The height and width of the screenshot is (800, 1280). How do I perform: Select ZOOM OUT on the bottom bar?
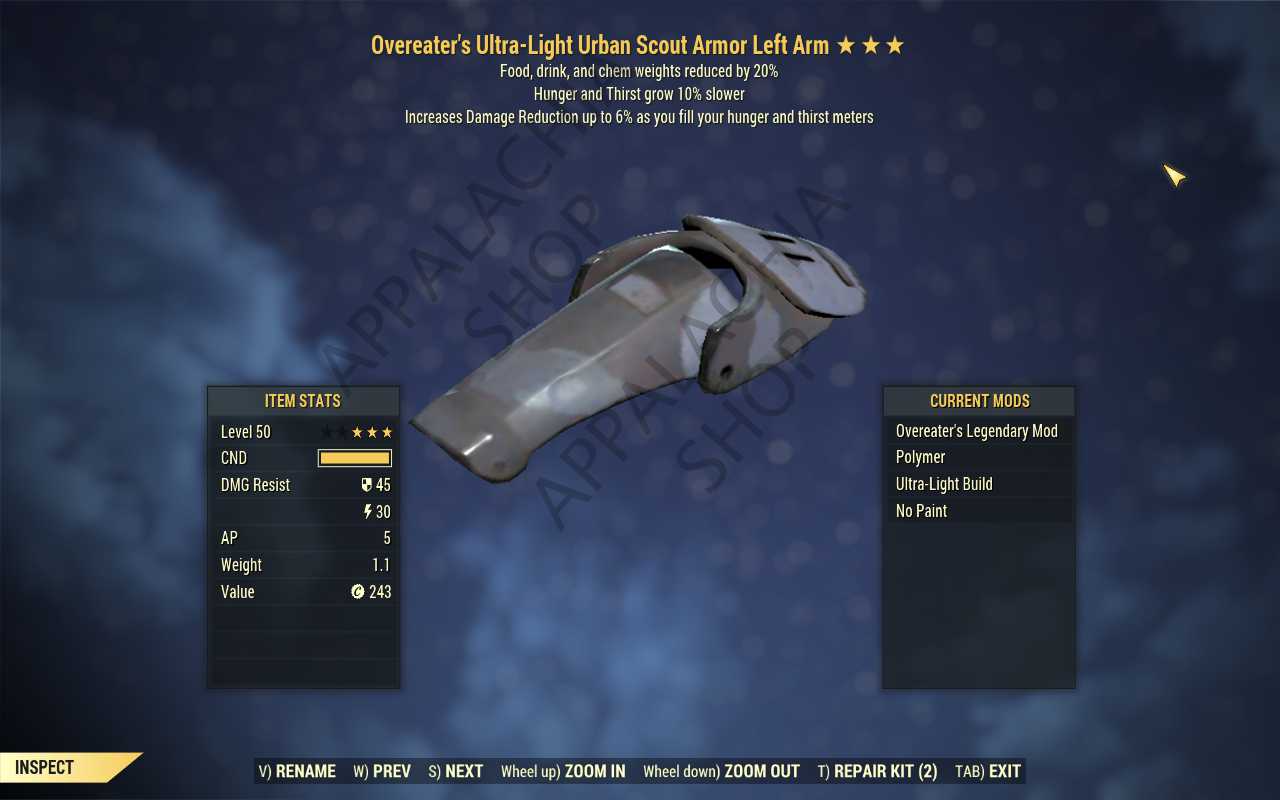(721, 771)
